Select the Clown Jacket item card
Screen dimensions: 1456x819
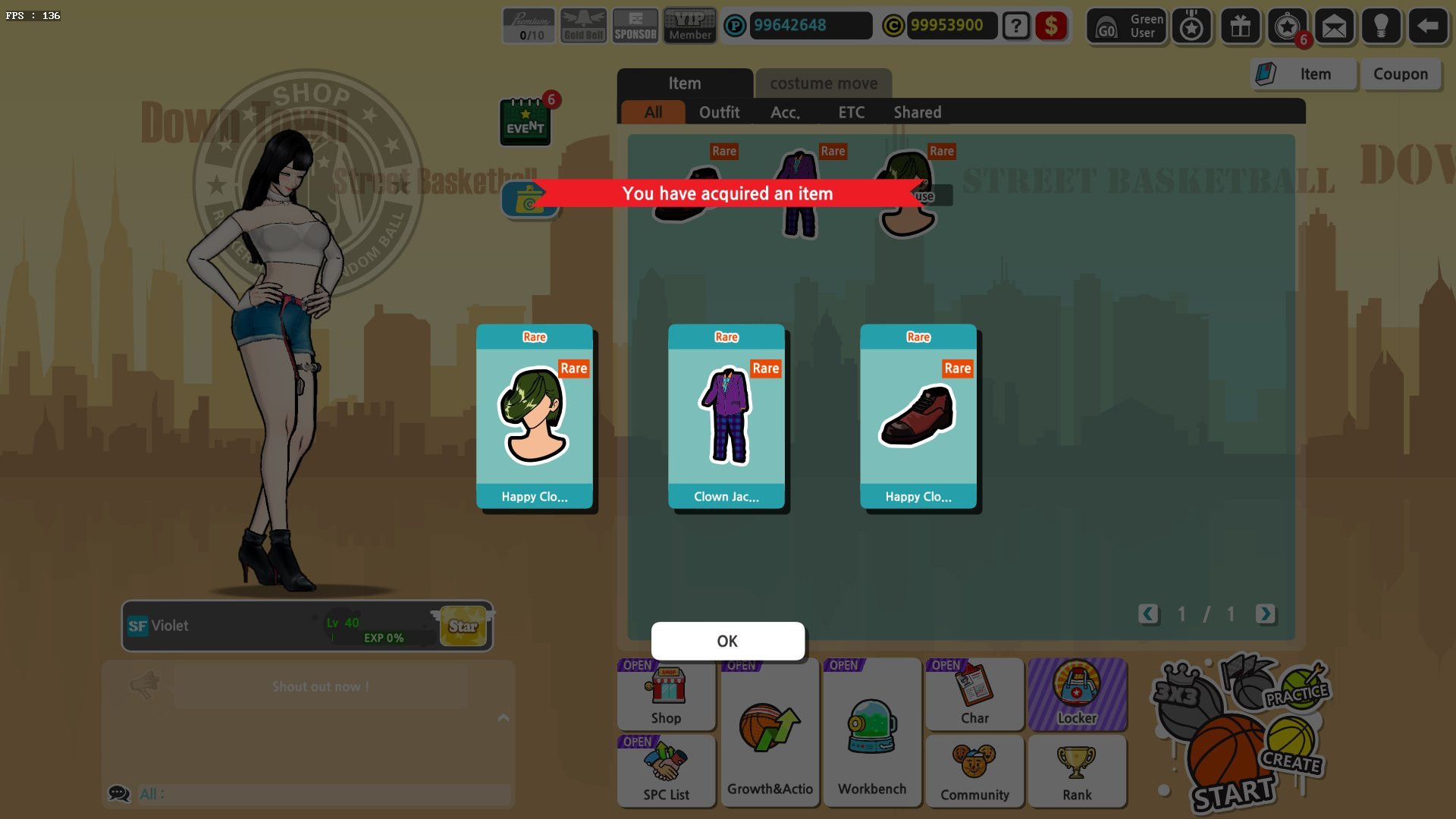point(726,417)
